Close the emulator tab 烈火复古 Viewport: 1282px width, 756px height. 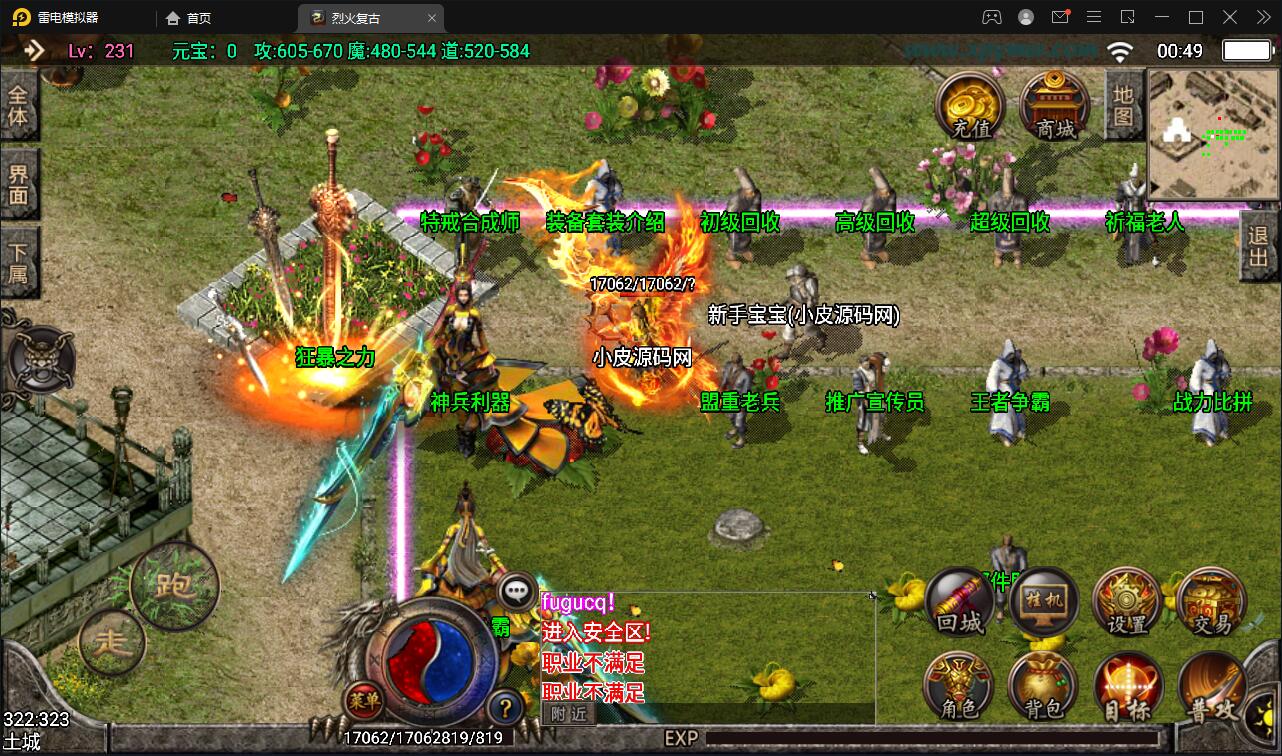pyautogui.click(x=432, y=18)
